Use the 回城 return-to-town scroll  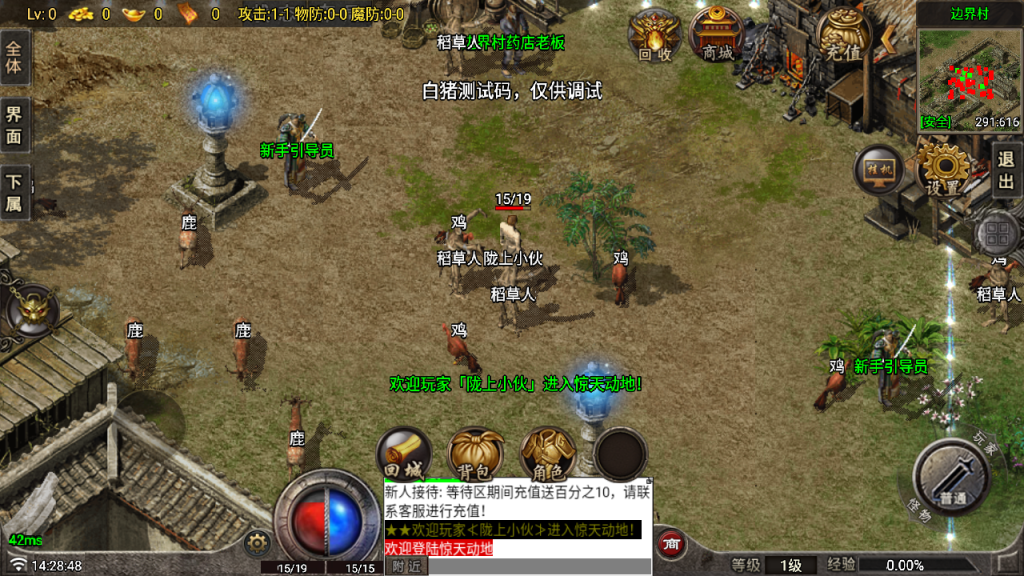tap(404, 456)
